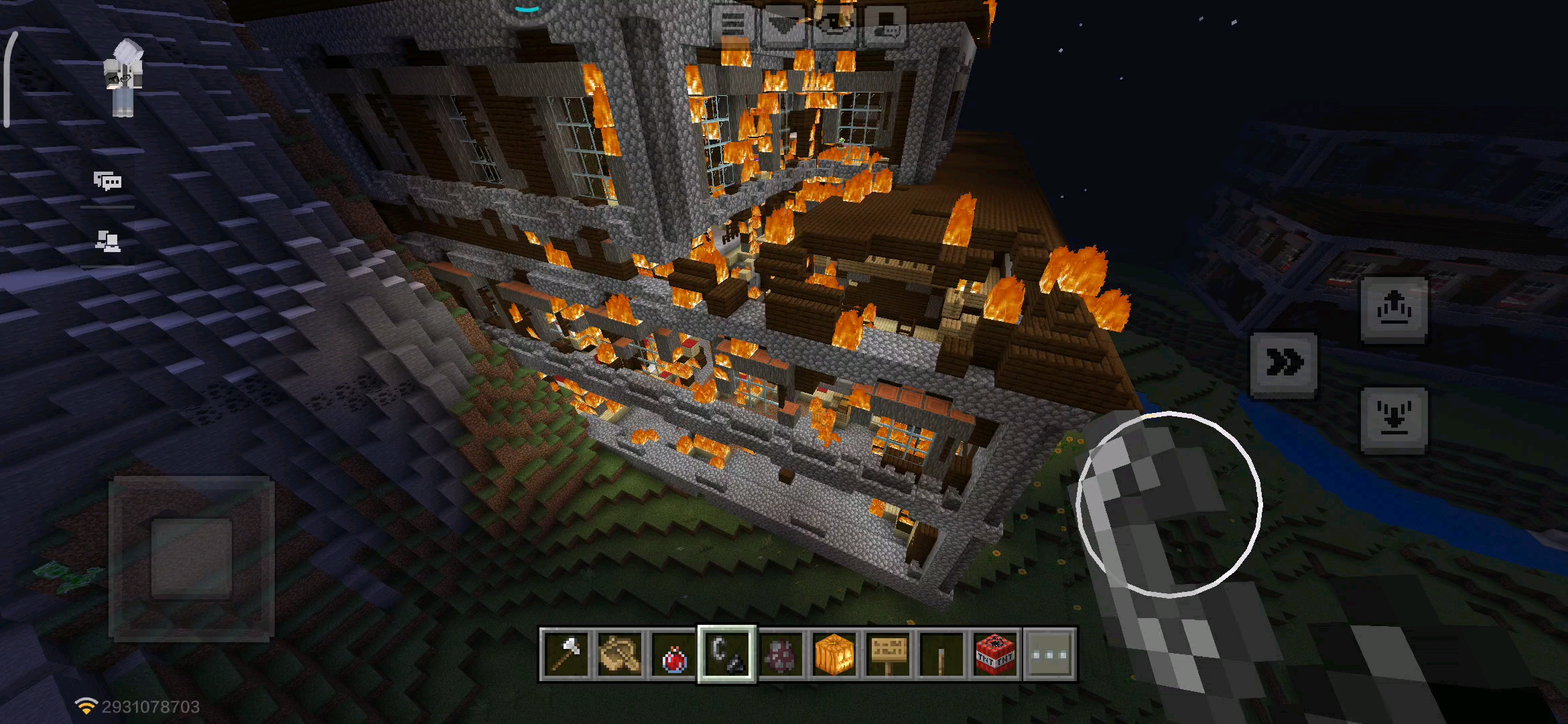Select the TNT block hotbar slot

pos(995,654)
